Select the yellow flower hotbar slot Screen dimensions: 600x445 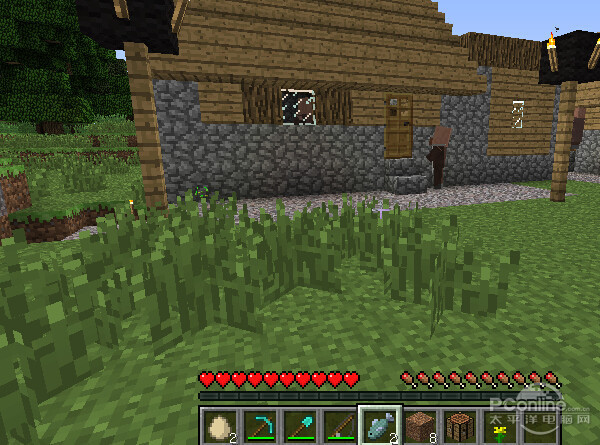pos(501,426)
